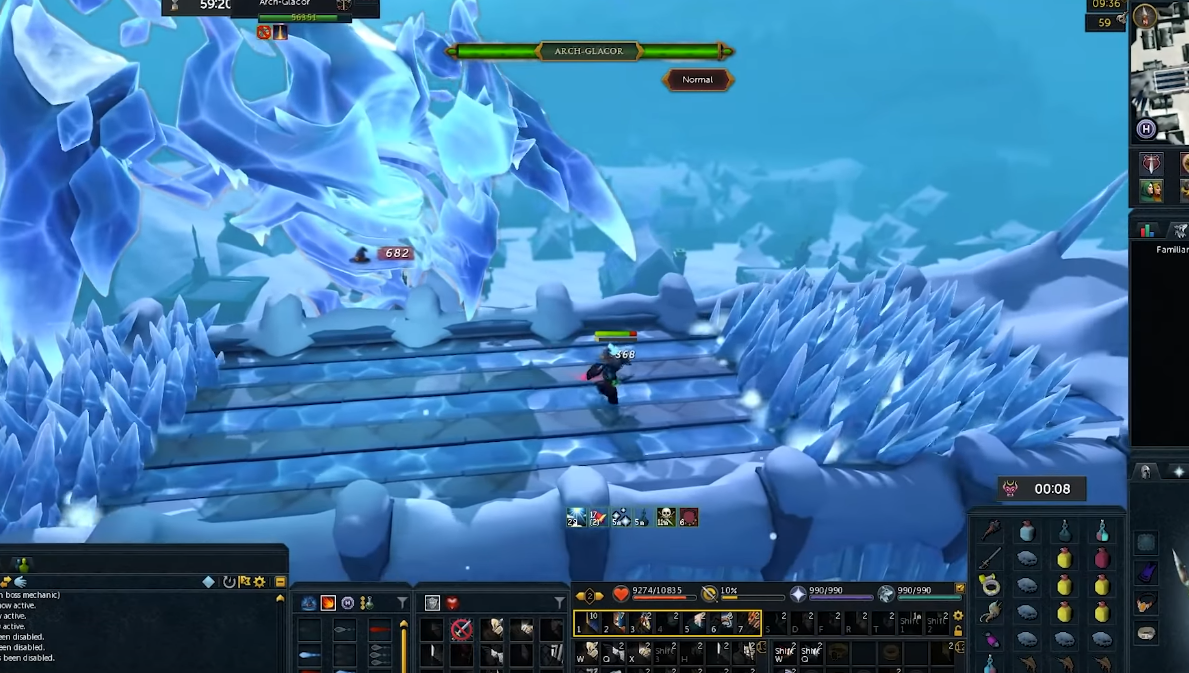The width and height of the screenshot is (1189, 673).
Task: Activate the ability in action slot 1
Action: click(x=588, y=624)
